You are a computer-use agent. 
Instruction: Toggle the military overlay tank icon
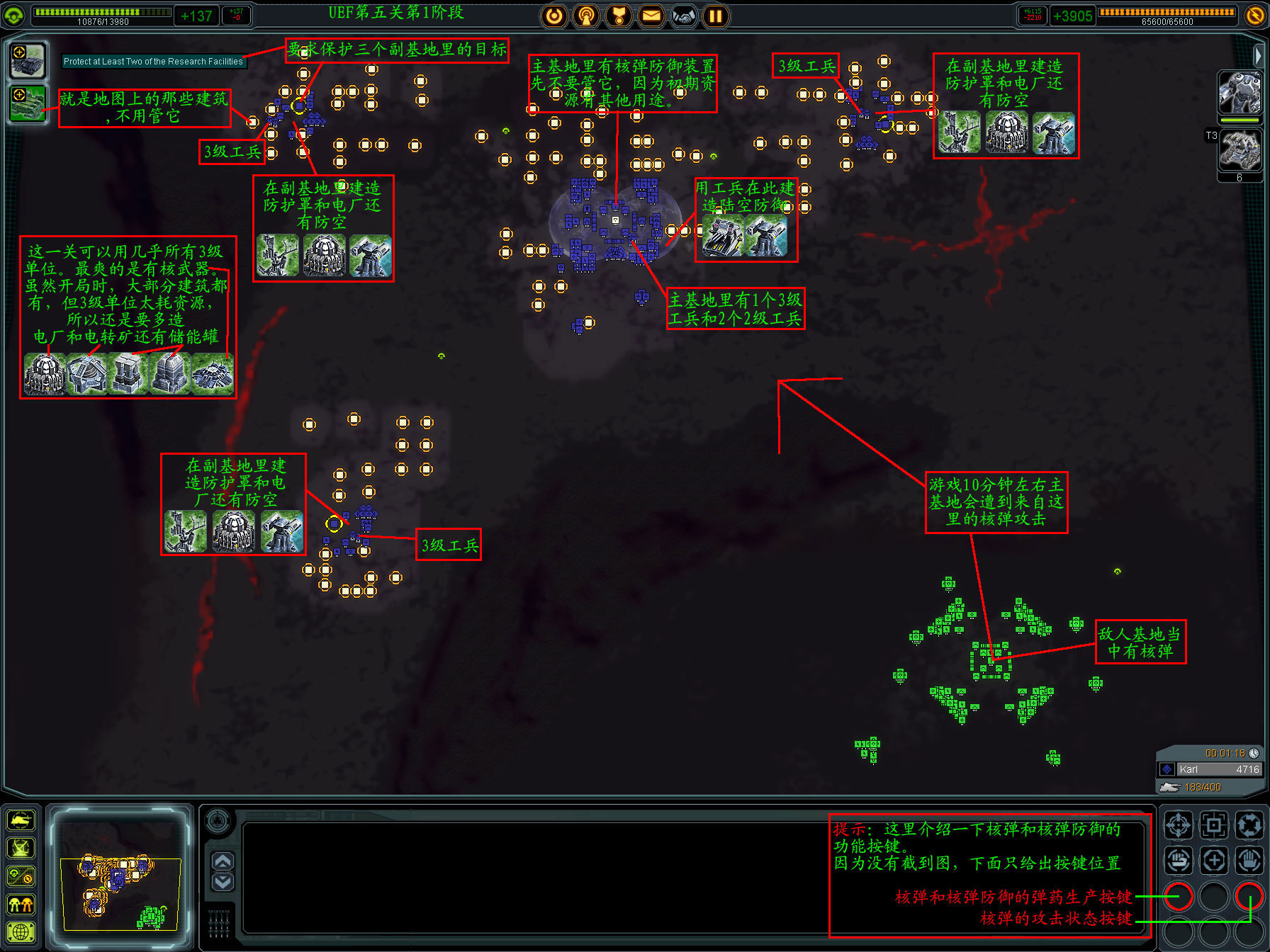pyautogui.click(x=21, y=820)
